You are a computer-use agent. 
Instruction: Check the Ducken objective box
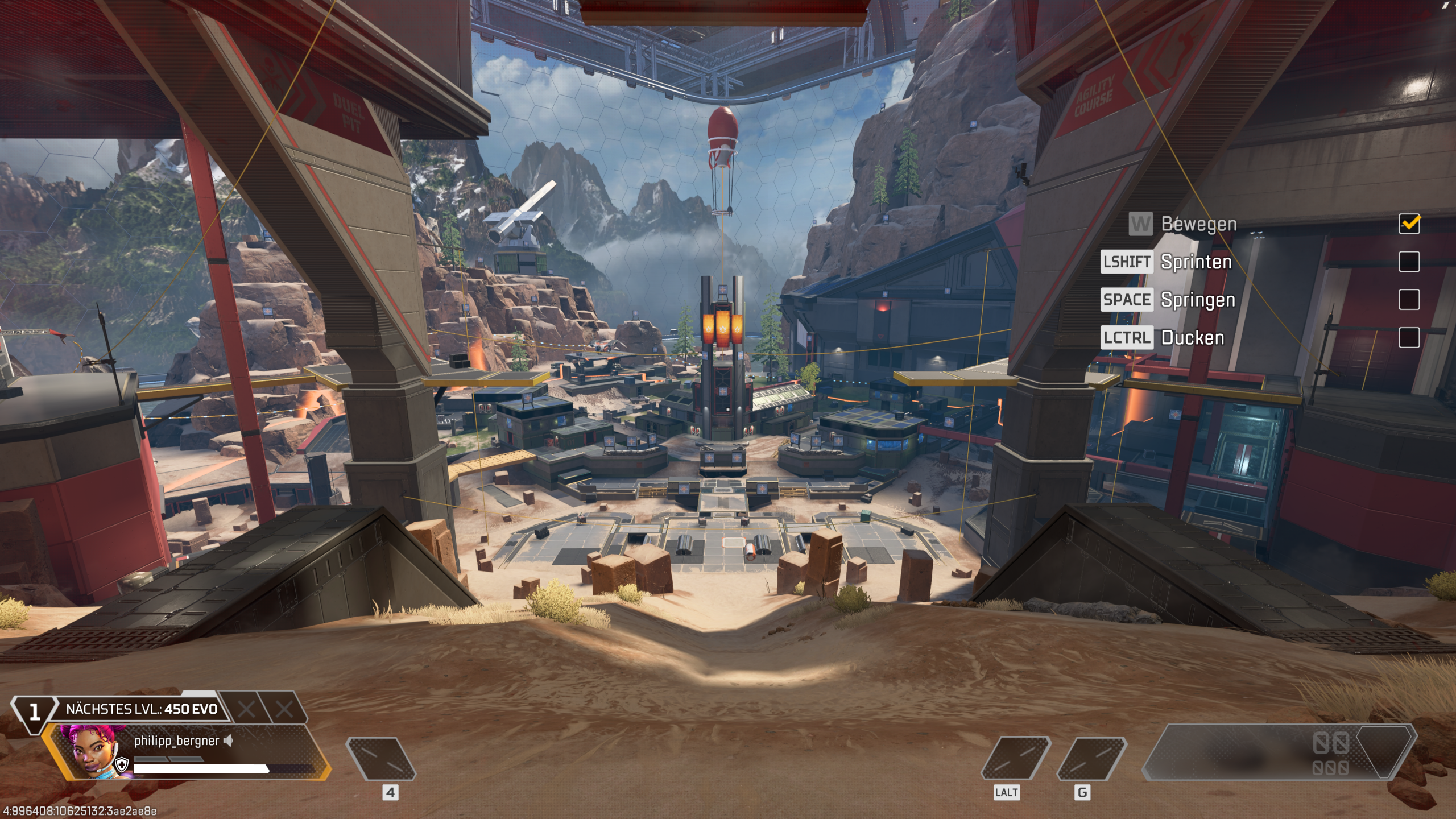coord(1409,337)
